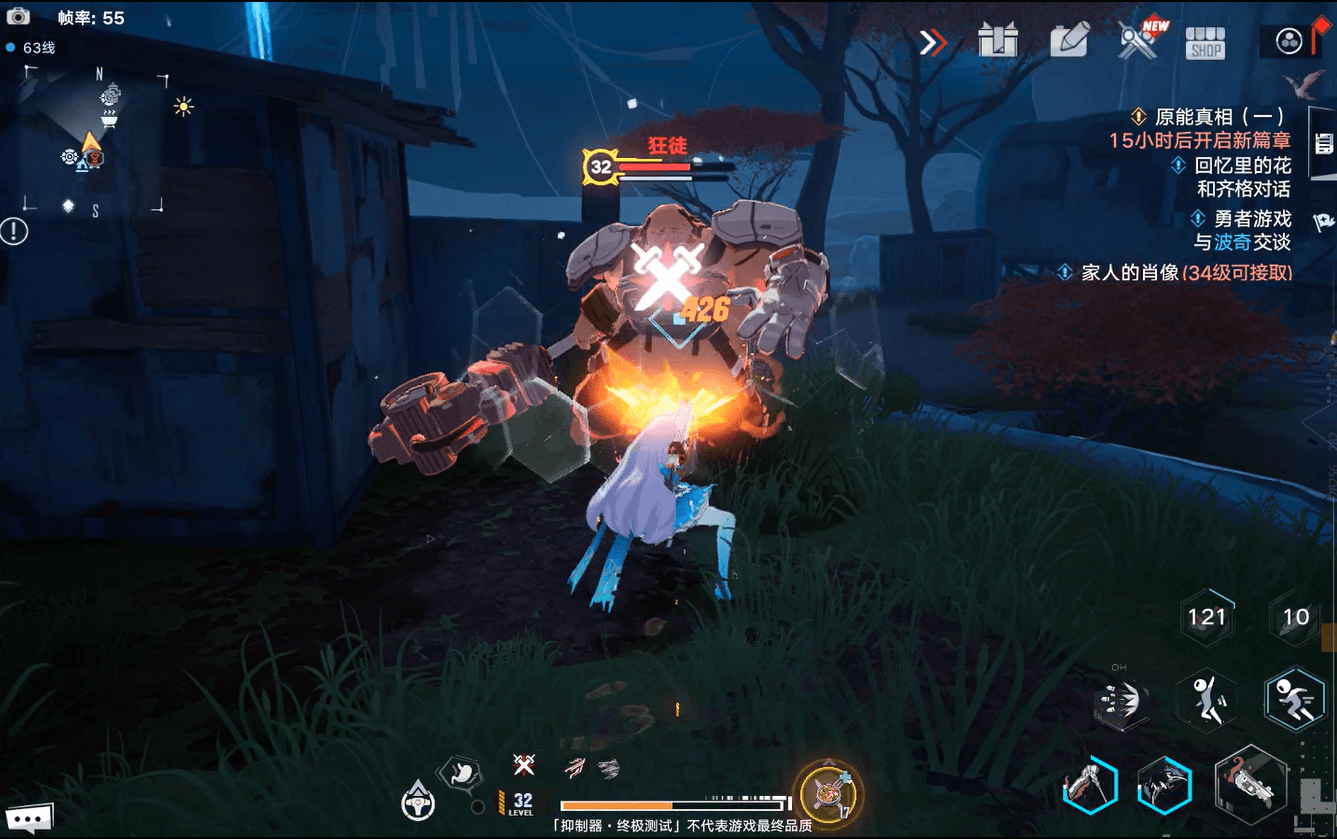The image size is (1337, 839).
Task: Open the three-hexagon menu button
Action: pyautogui.click(x=1289, y=41)
